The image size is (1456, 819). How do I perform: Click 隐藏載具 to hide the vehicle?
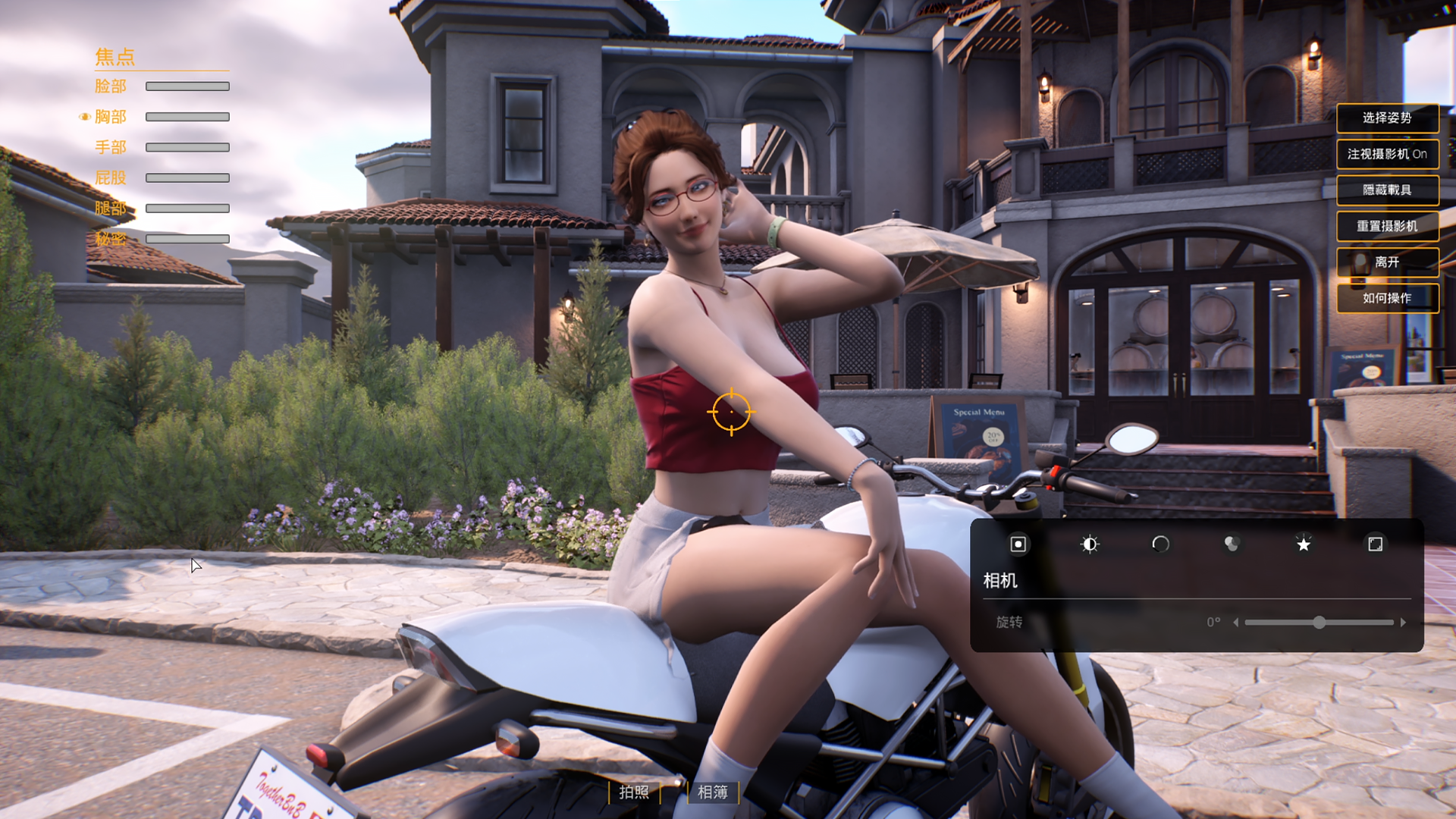tap(1388, 190)
